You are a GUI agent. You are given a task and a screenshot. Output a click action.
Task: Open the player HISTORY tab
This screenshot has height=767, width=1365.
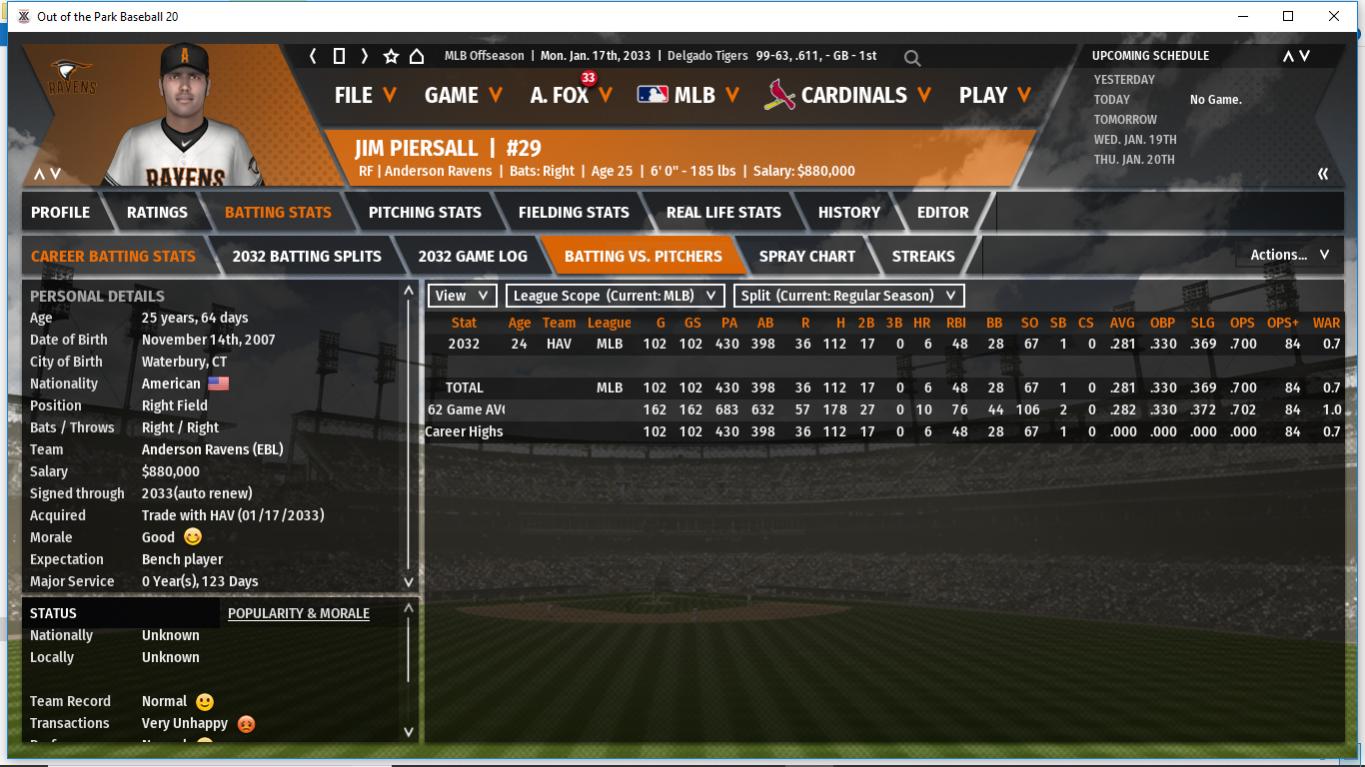click(x=849, y=212)
